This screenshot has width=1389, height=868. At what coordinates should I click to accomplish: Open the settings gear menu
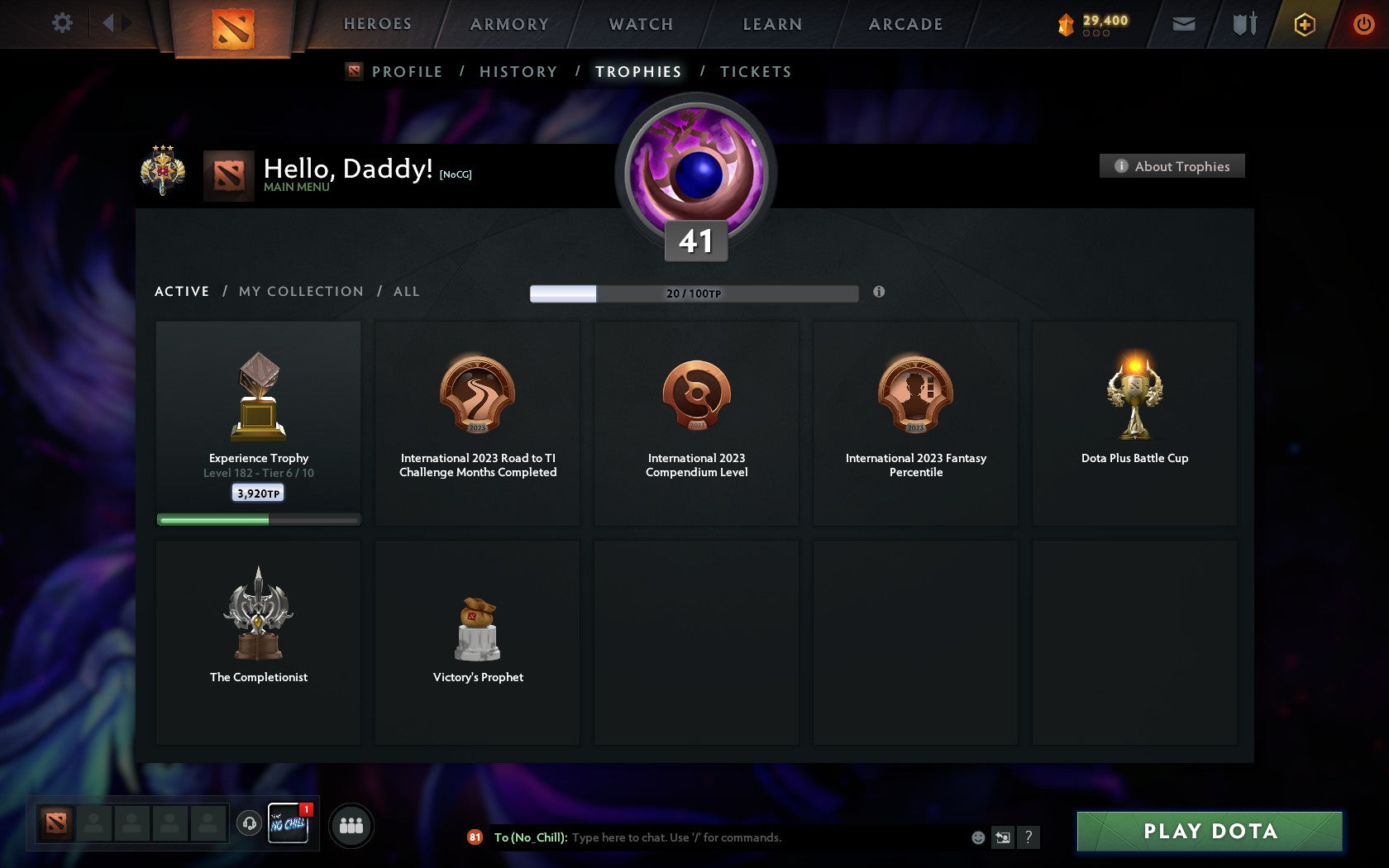[60, 23]
